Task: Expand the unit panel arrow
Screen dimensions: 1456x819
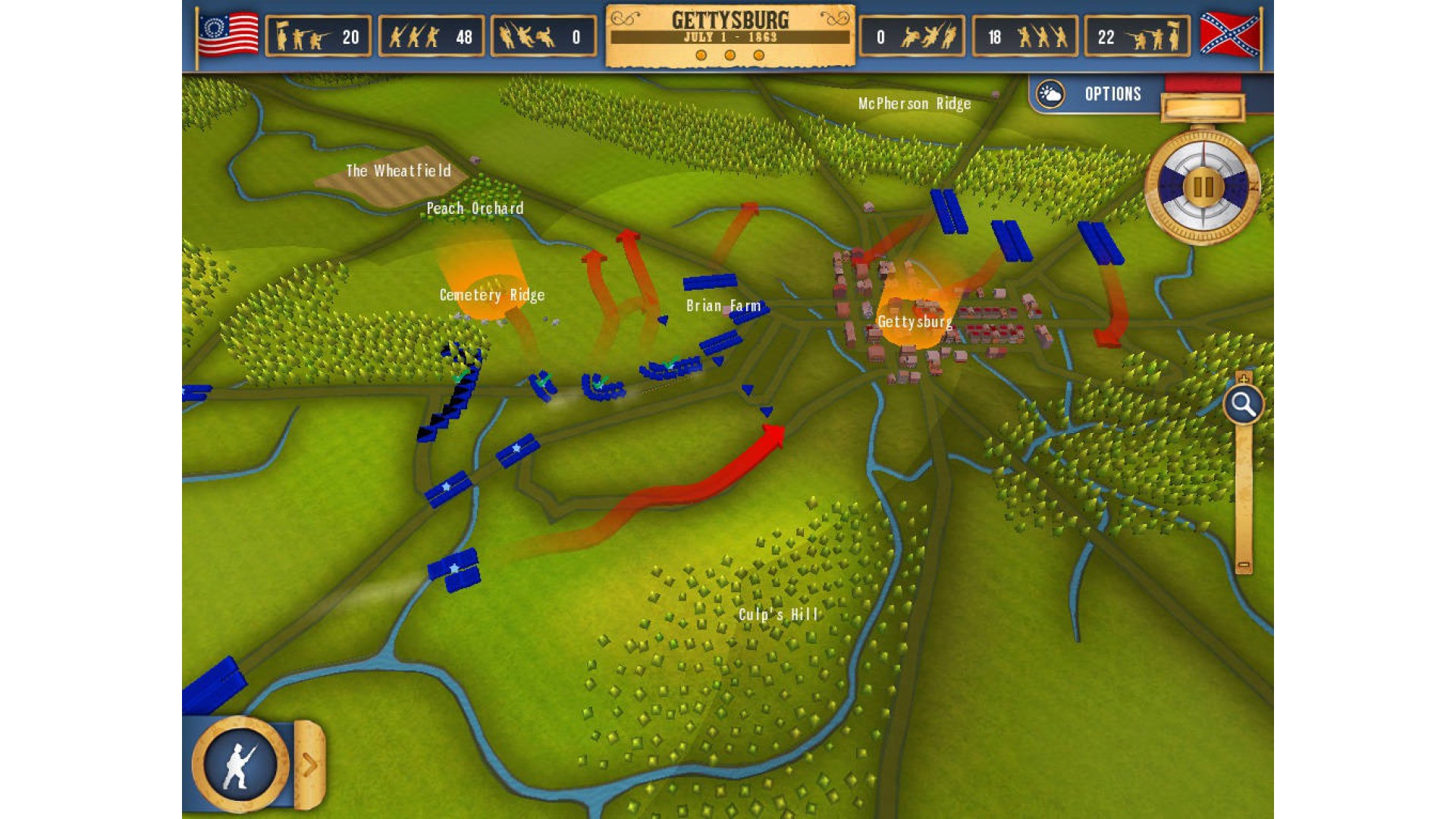Action: [309, 764]
